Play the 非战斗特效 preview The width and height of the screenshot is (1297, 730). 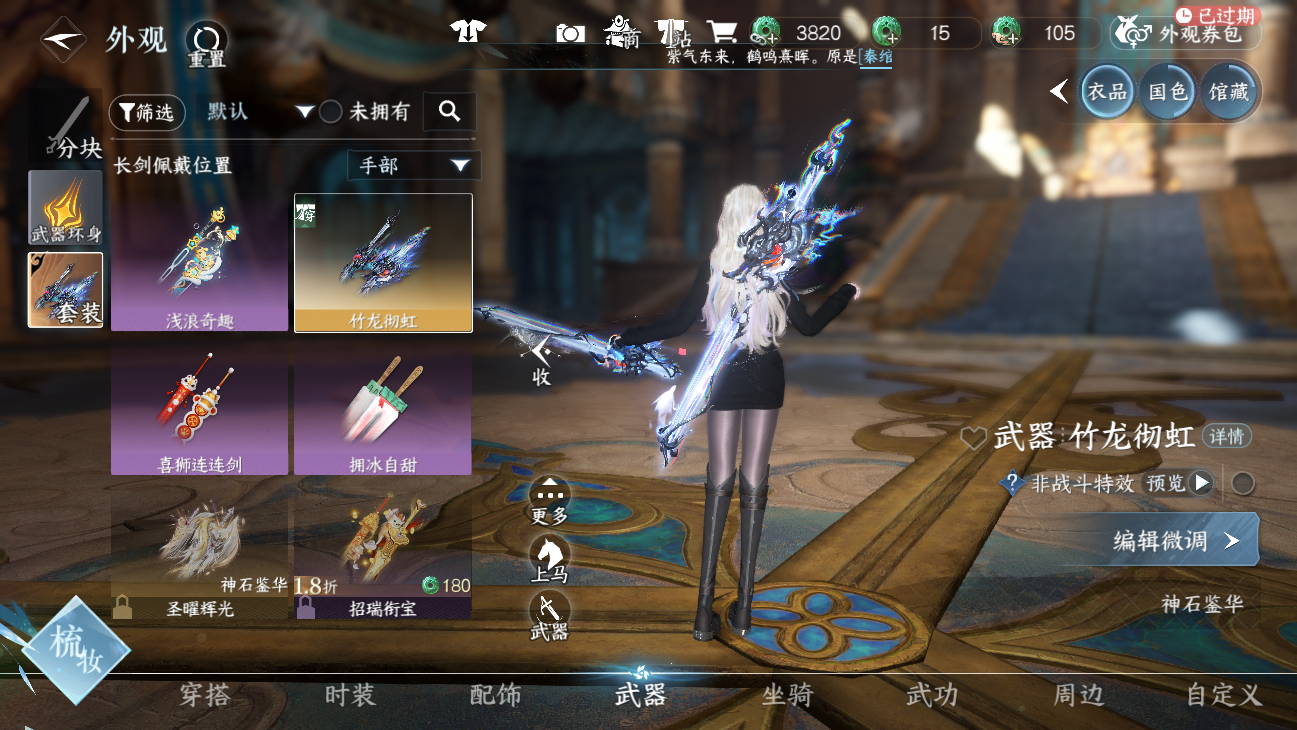(x=1201, y=484)
